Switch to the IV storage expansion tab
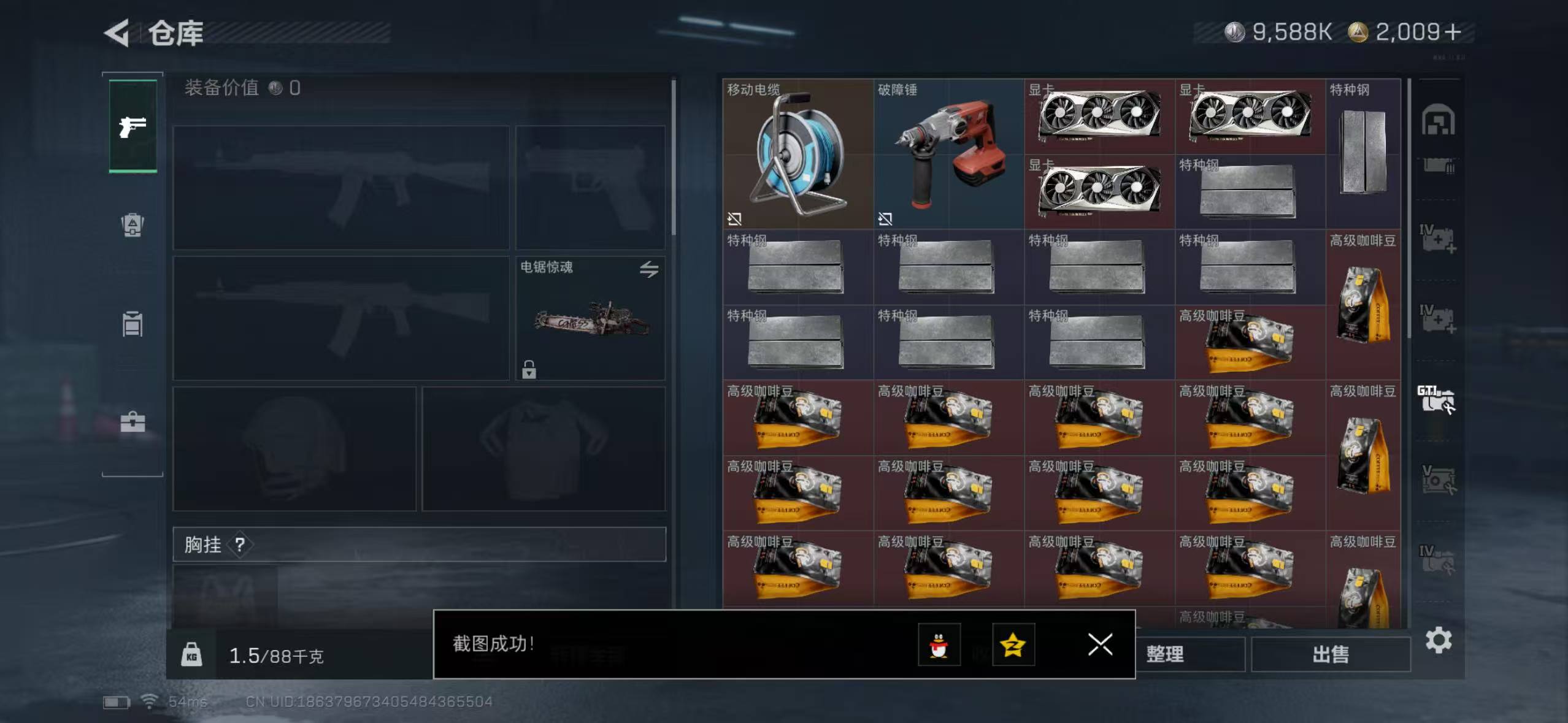Viewport: 1568px width, 723px height. [1439, 239]
